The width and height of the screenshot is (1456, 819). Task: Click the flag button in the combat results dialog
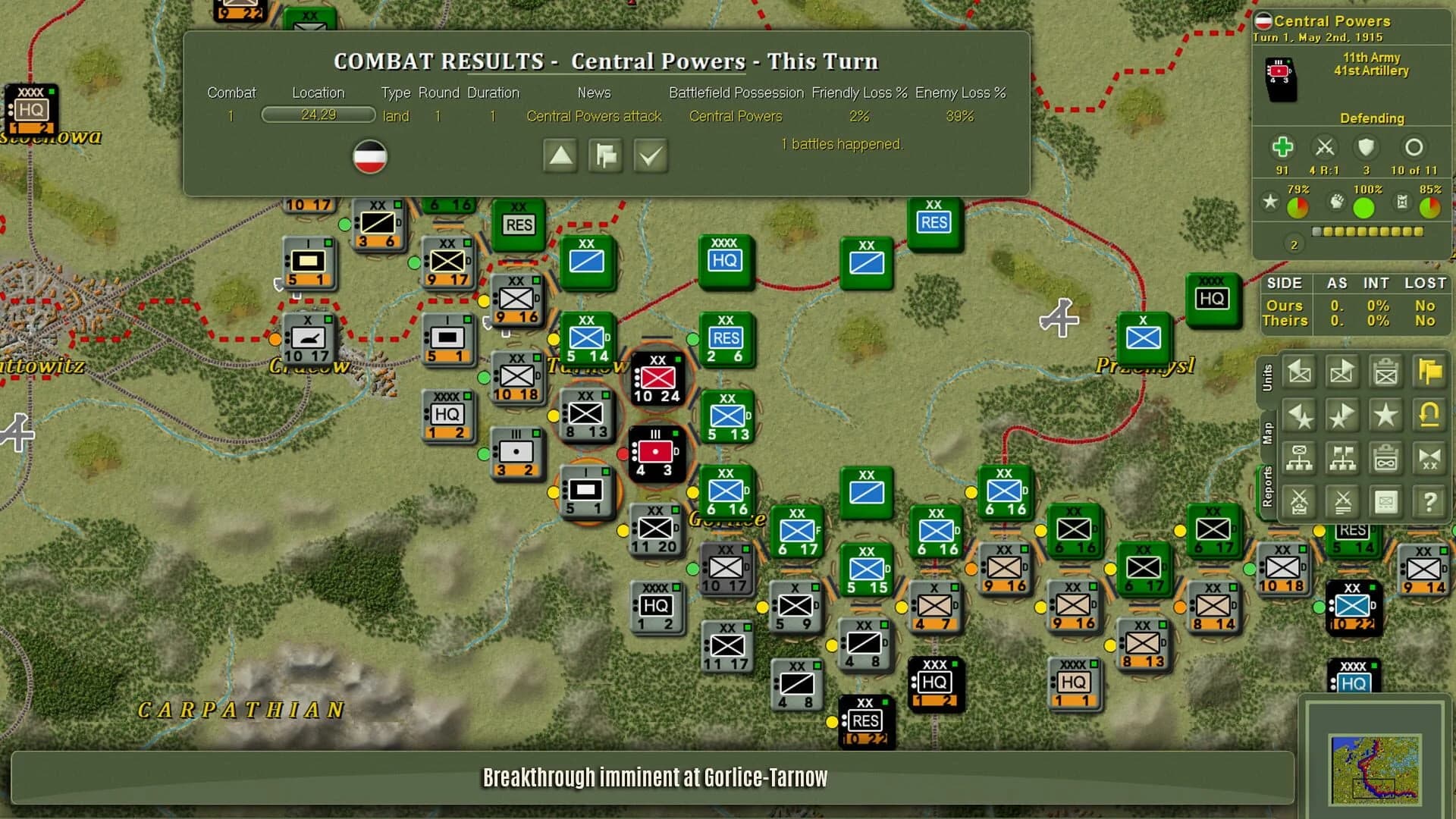(x=605, y=155)
